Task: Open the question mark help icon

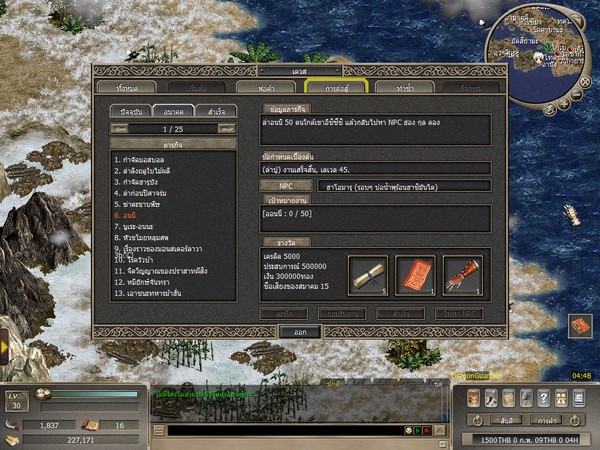Action: (543, 398)
